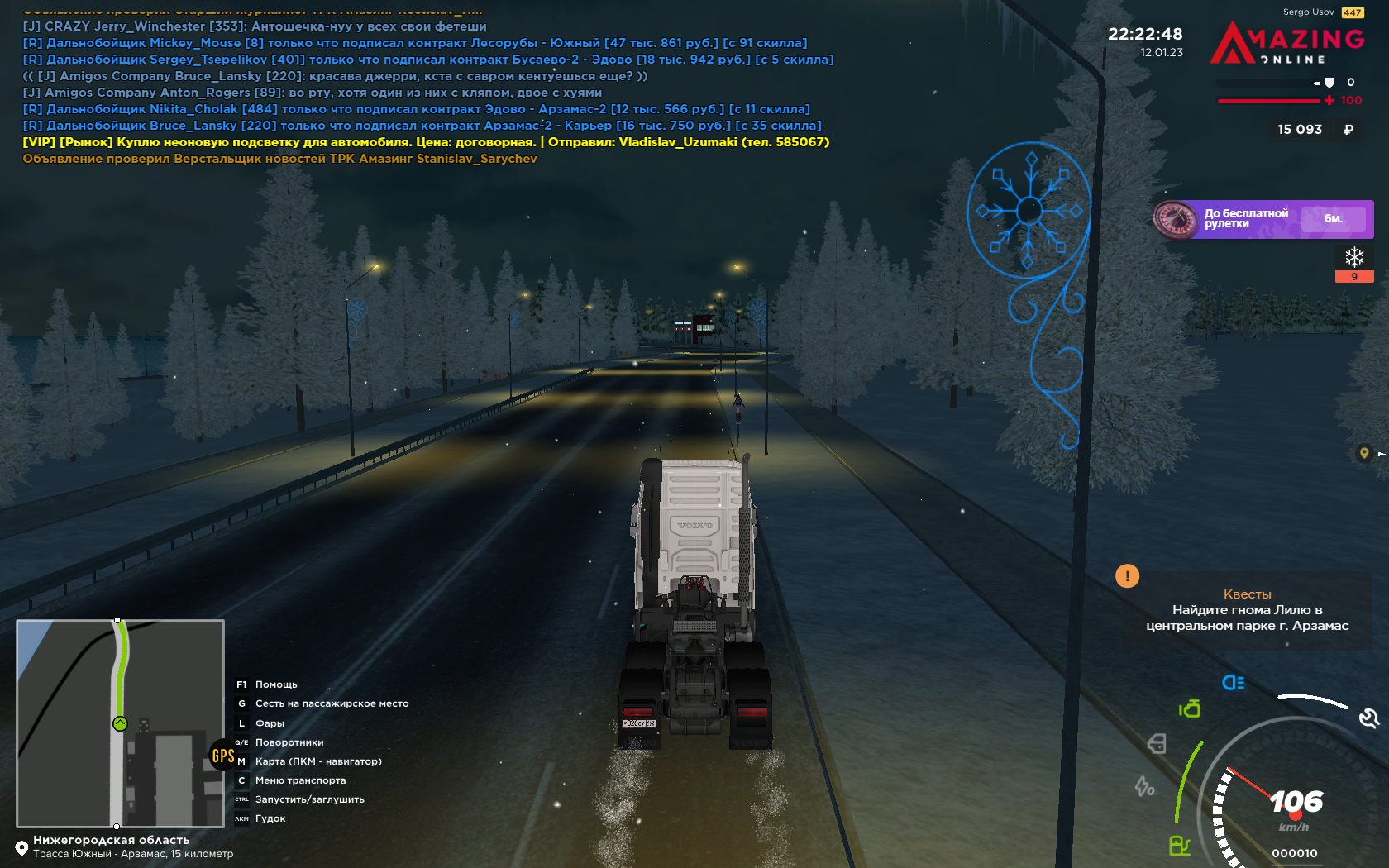The height and width of the screenshot is (868, 1389).
Task: Click the snowflake event icon
Action: 1354,257
